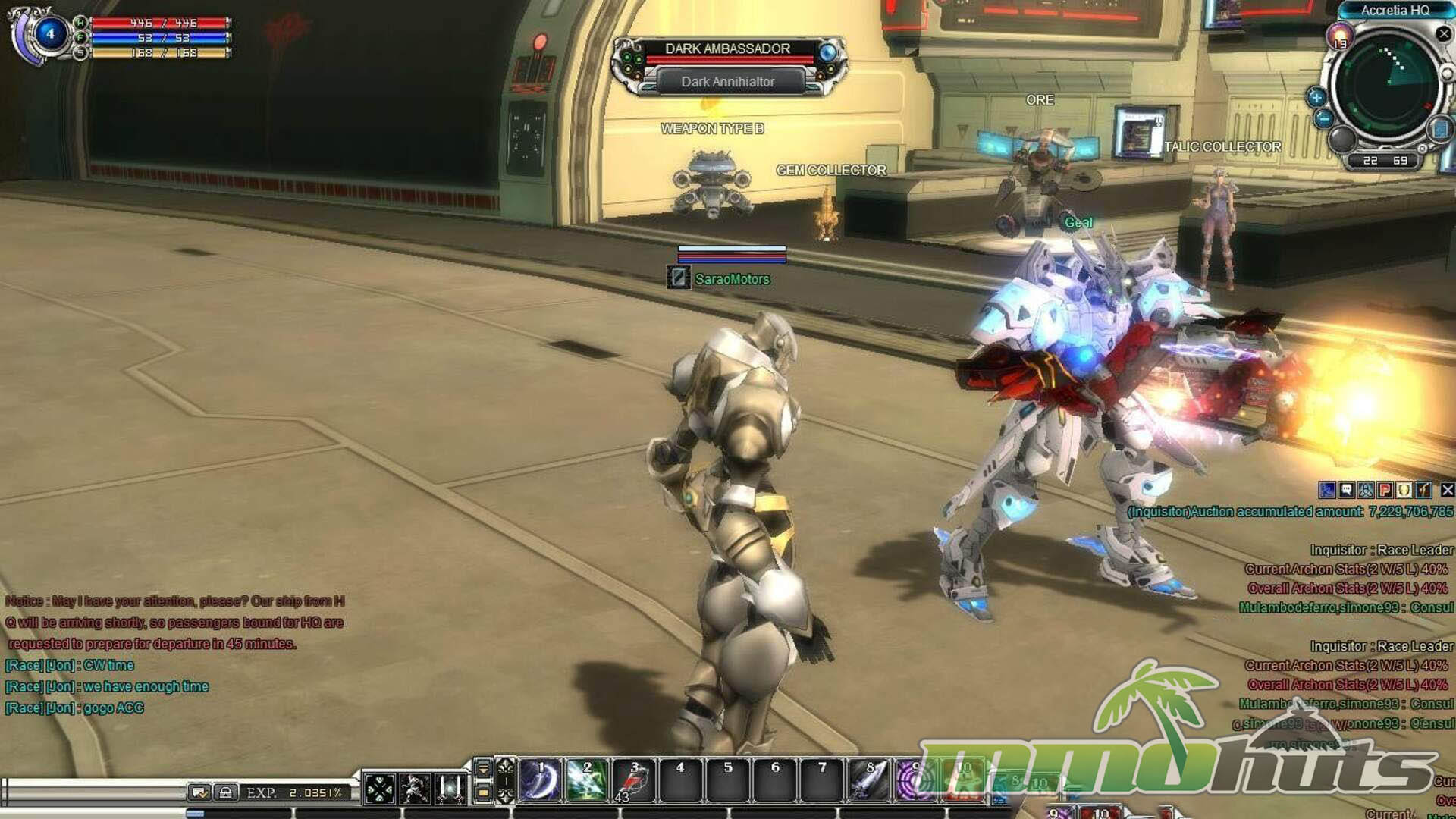Click the four-arrow crosshair icon on action bar
The height and width of the screenshot is (819, 1456).
pos(379,789)
